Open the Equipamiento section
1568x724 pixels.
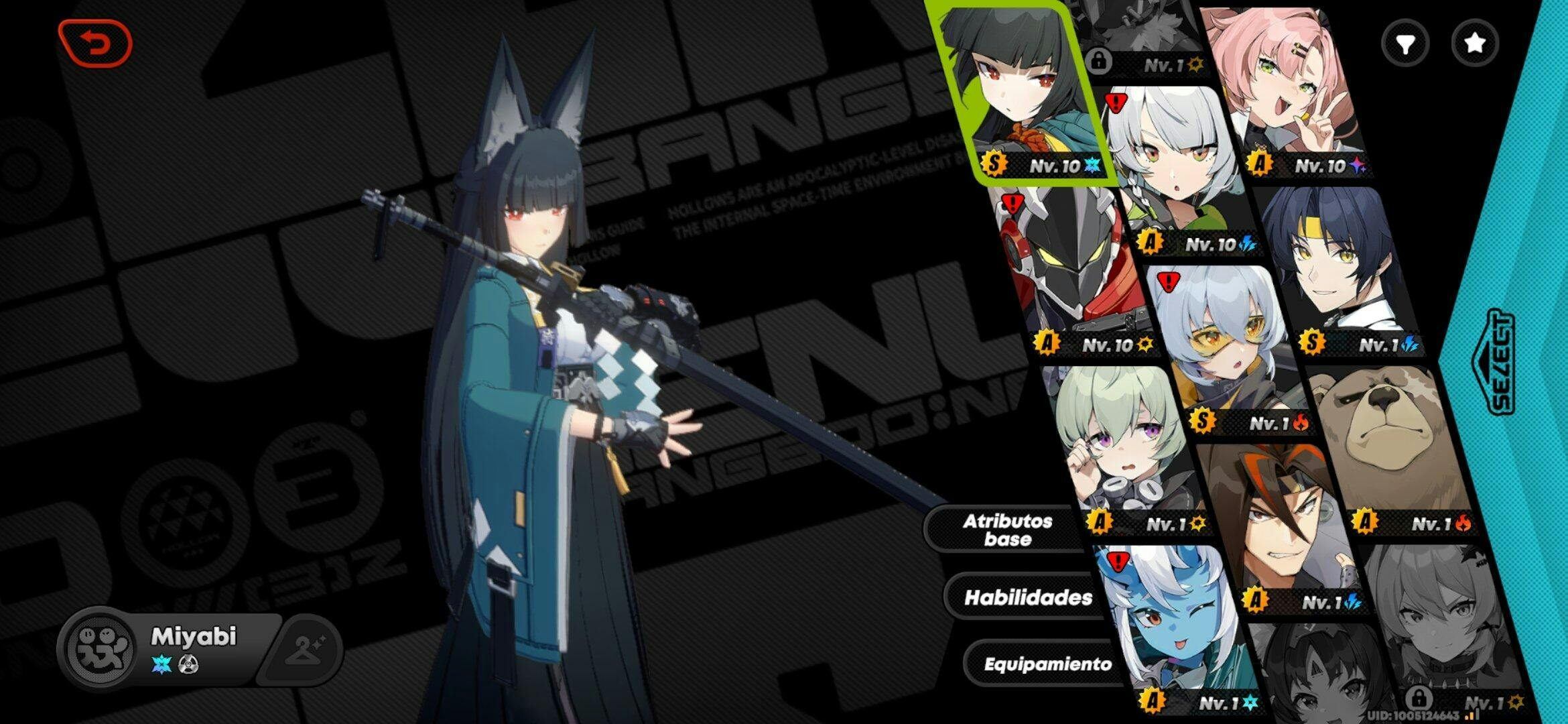pyautogui.click(x=1047, y=664)
